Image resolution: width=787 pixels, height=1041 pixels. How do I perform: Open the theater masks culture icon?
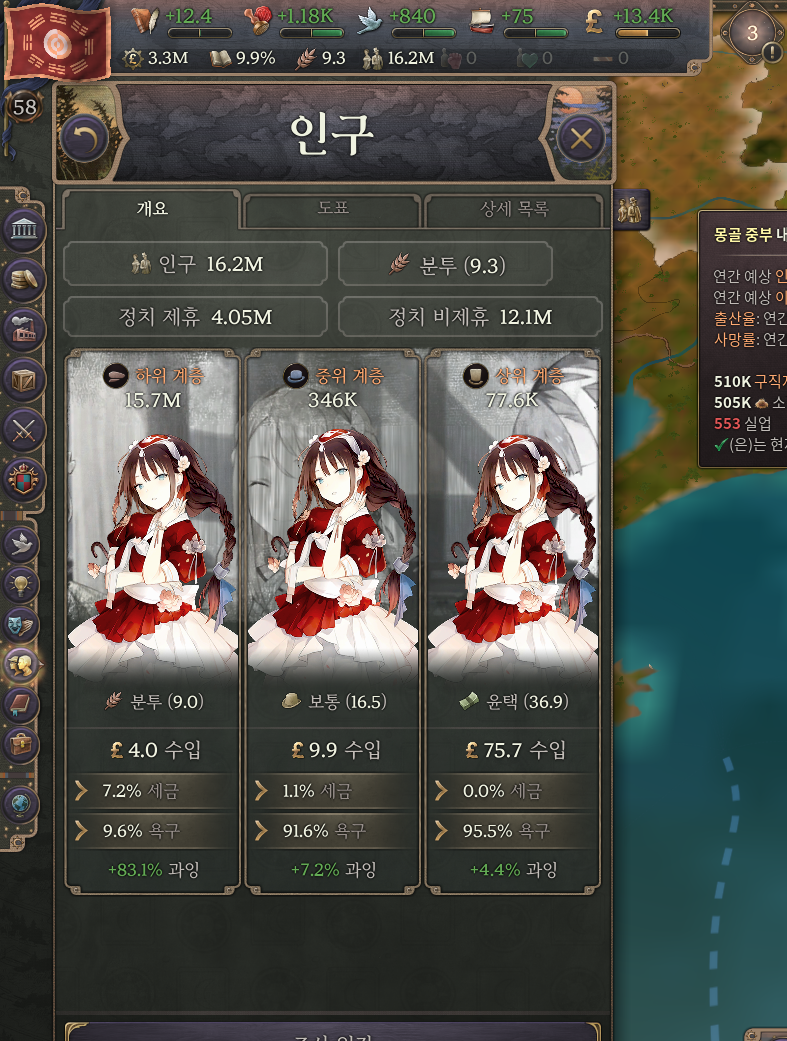[x=21, y=625]
